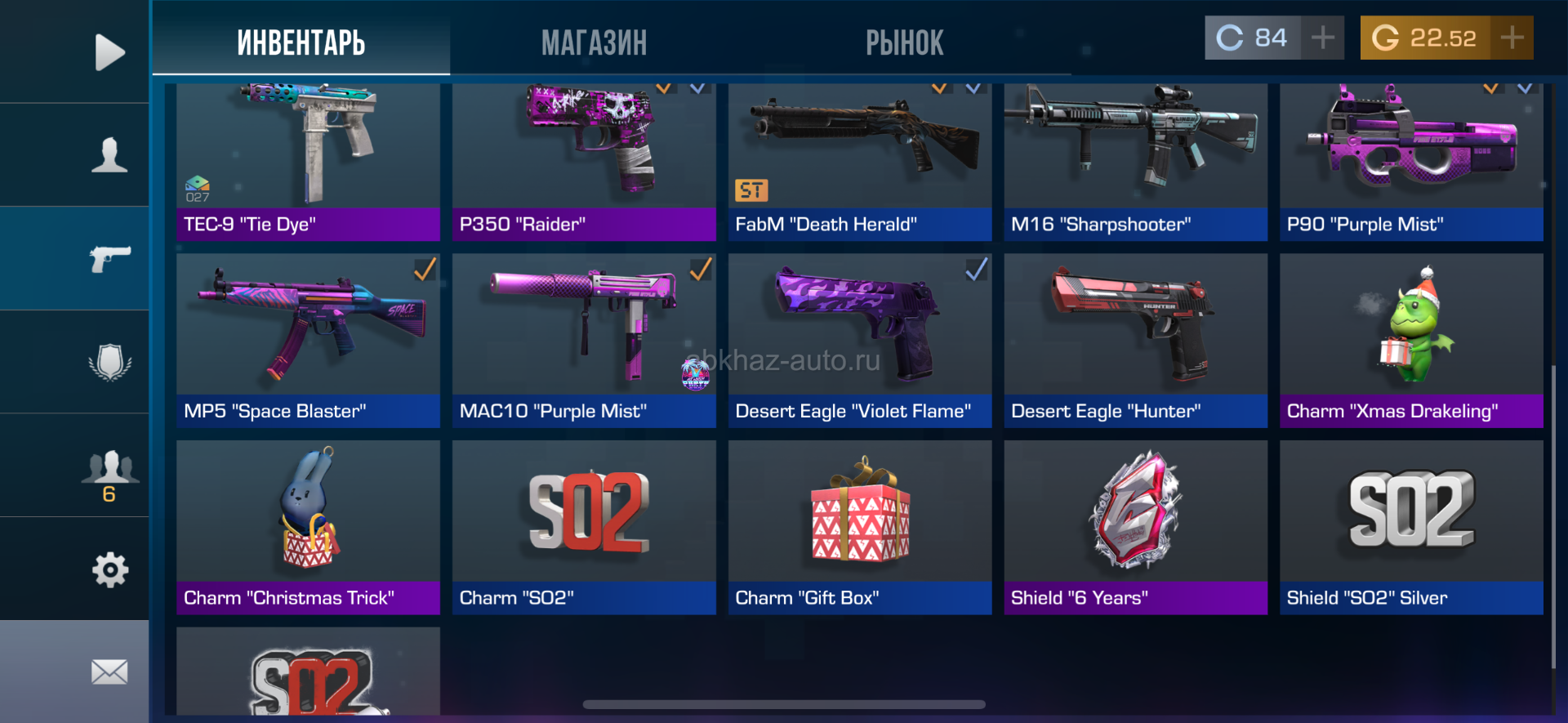Open the mail envelope inbox

(109, 672)
